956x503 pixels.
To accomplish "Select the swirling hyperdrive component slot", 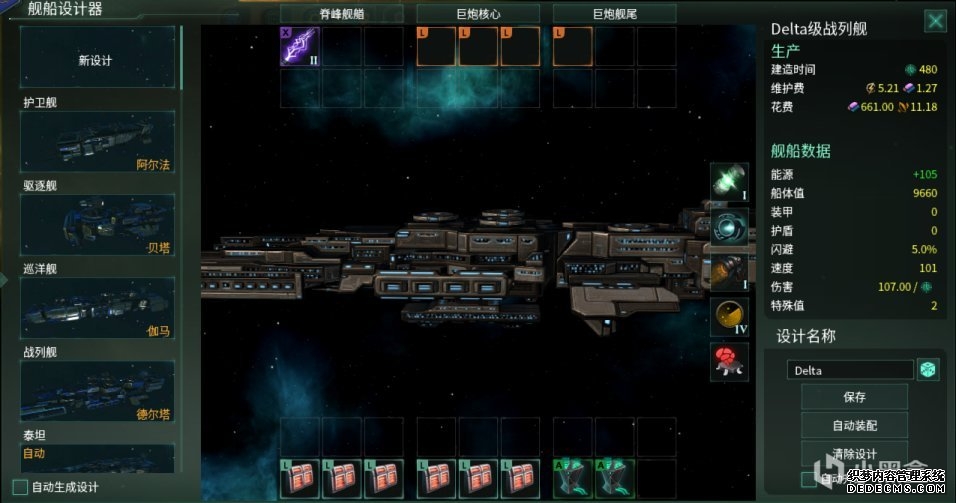I will [x=729, y=226].
